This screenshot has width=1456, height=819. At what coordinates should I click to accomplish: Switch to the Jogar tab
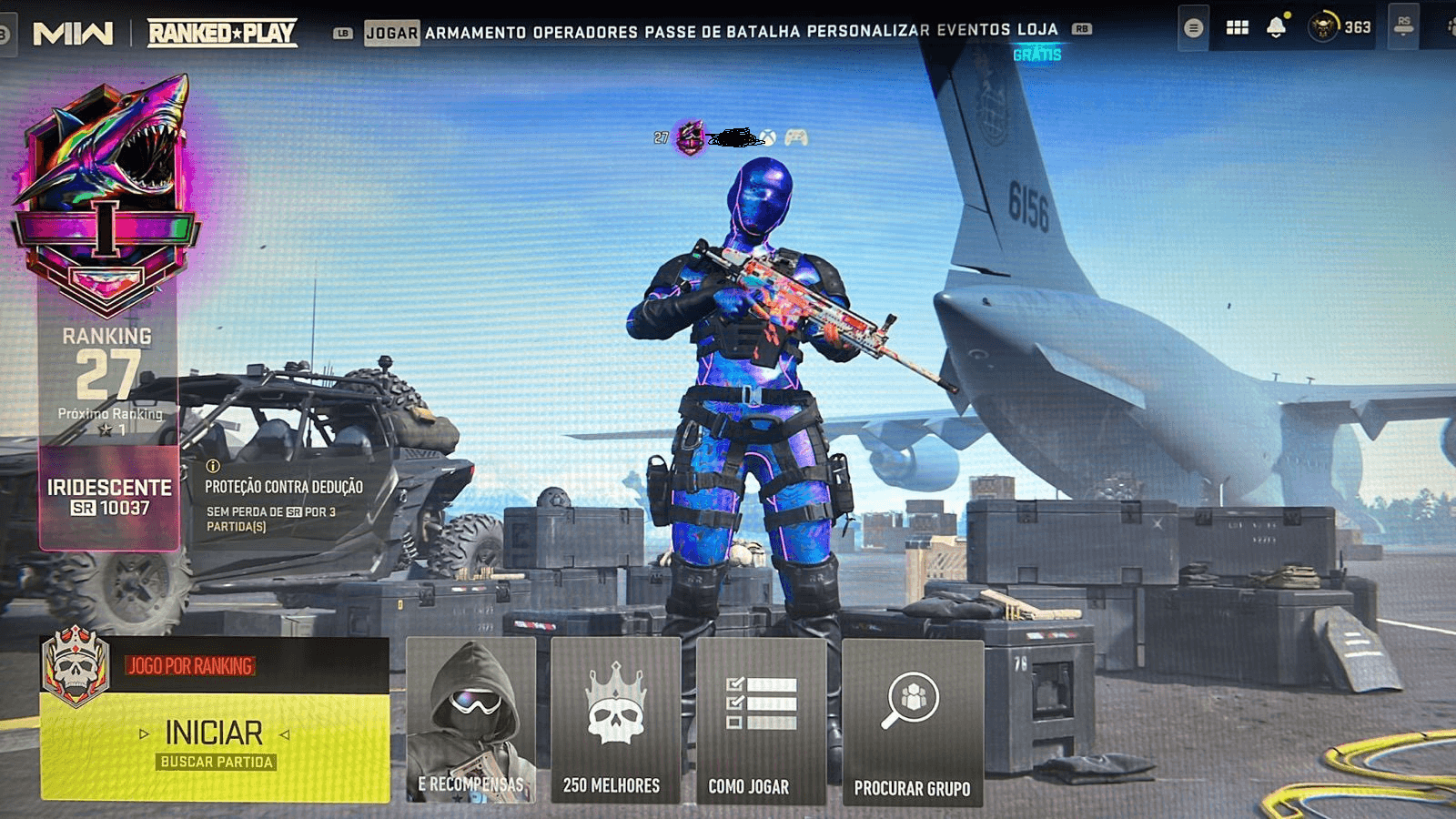tap(391, 33)
